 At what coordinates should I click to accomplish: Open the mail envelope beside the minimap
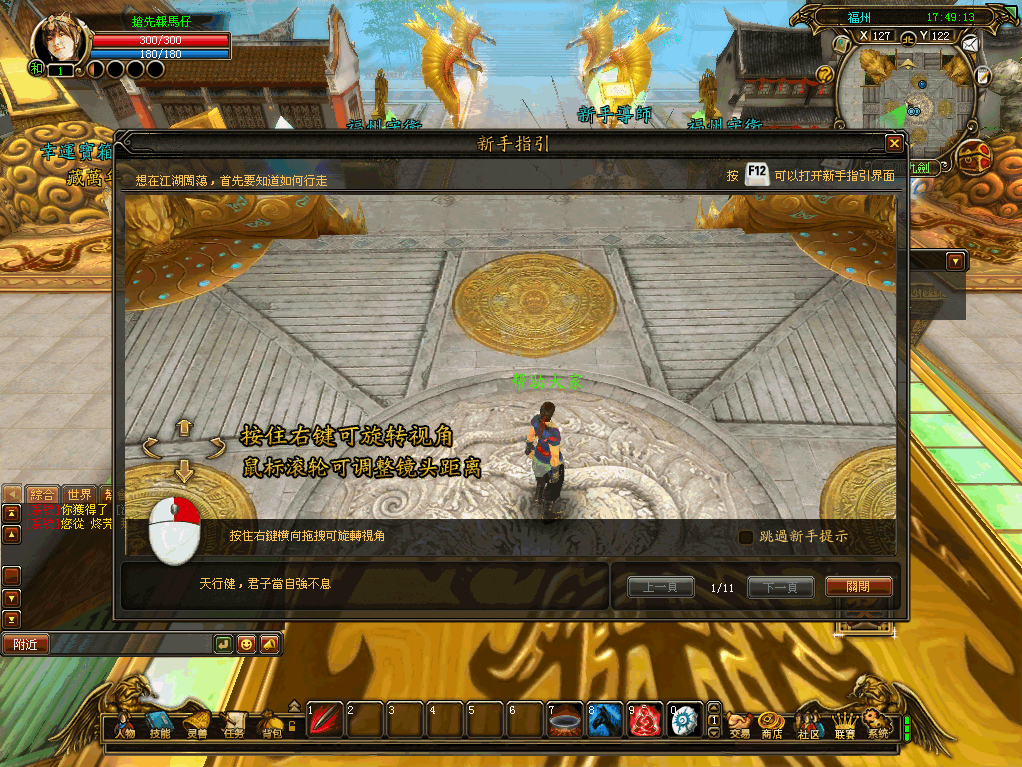[x=969, y=43]
